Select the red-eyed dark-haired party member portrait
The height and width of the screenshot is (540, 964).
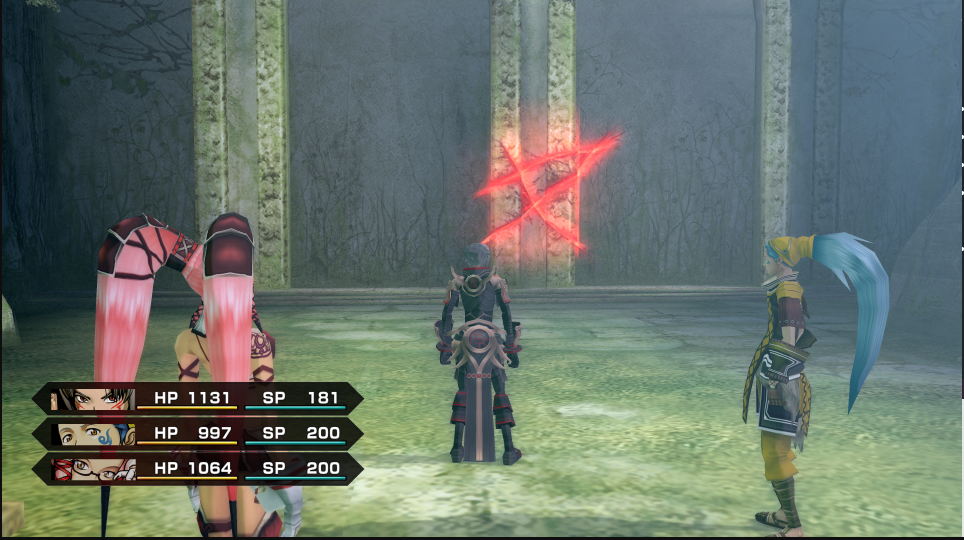point(93,399)
